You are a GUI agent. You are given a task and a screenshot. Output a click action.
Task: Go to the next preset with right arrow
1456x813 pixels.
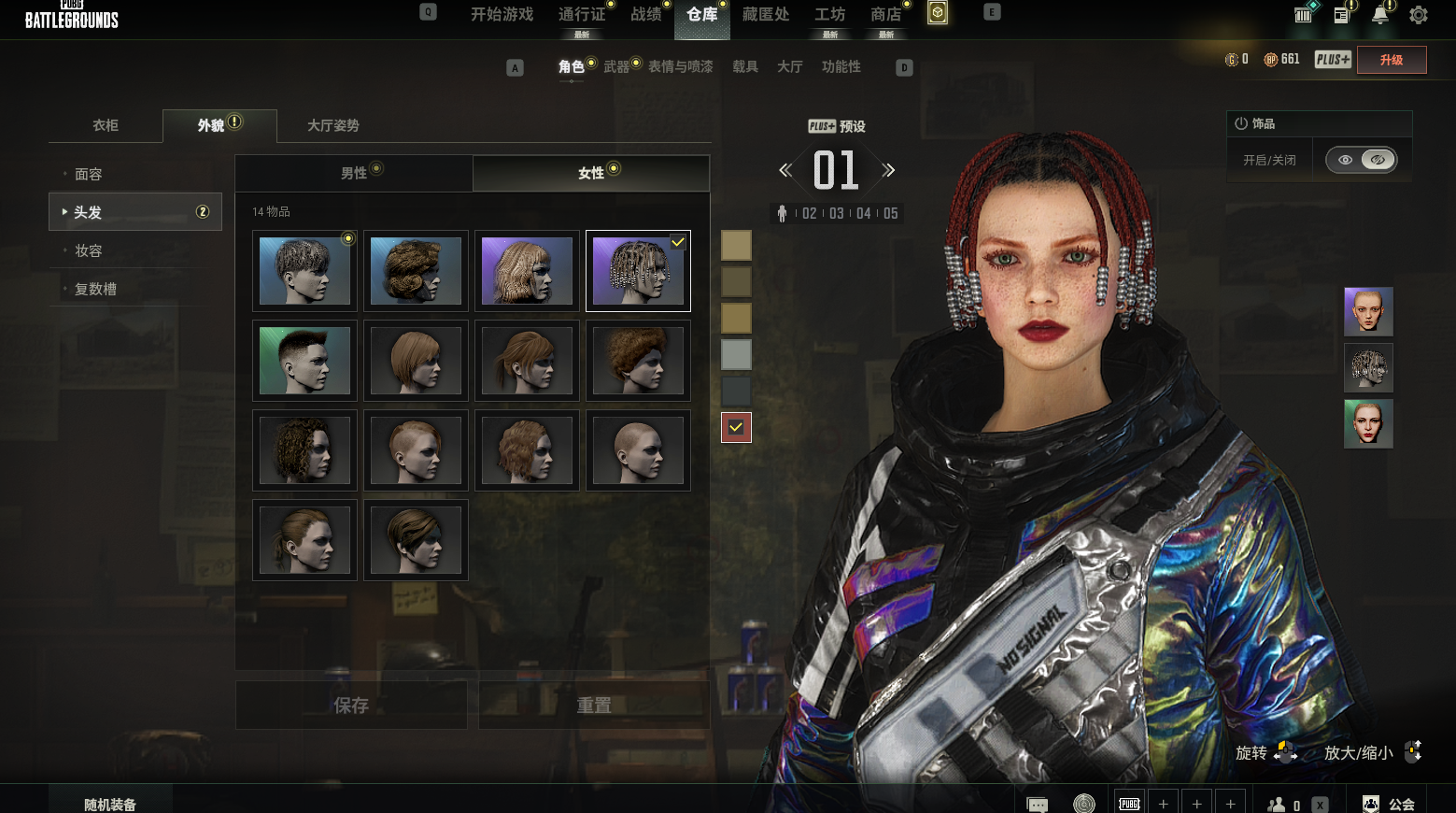coord(888,170)
